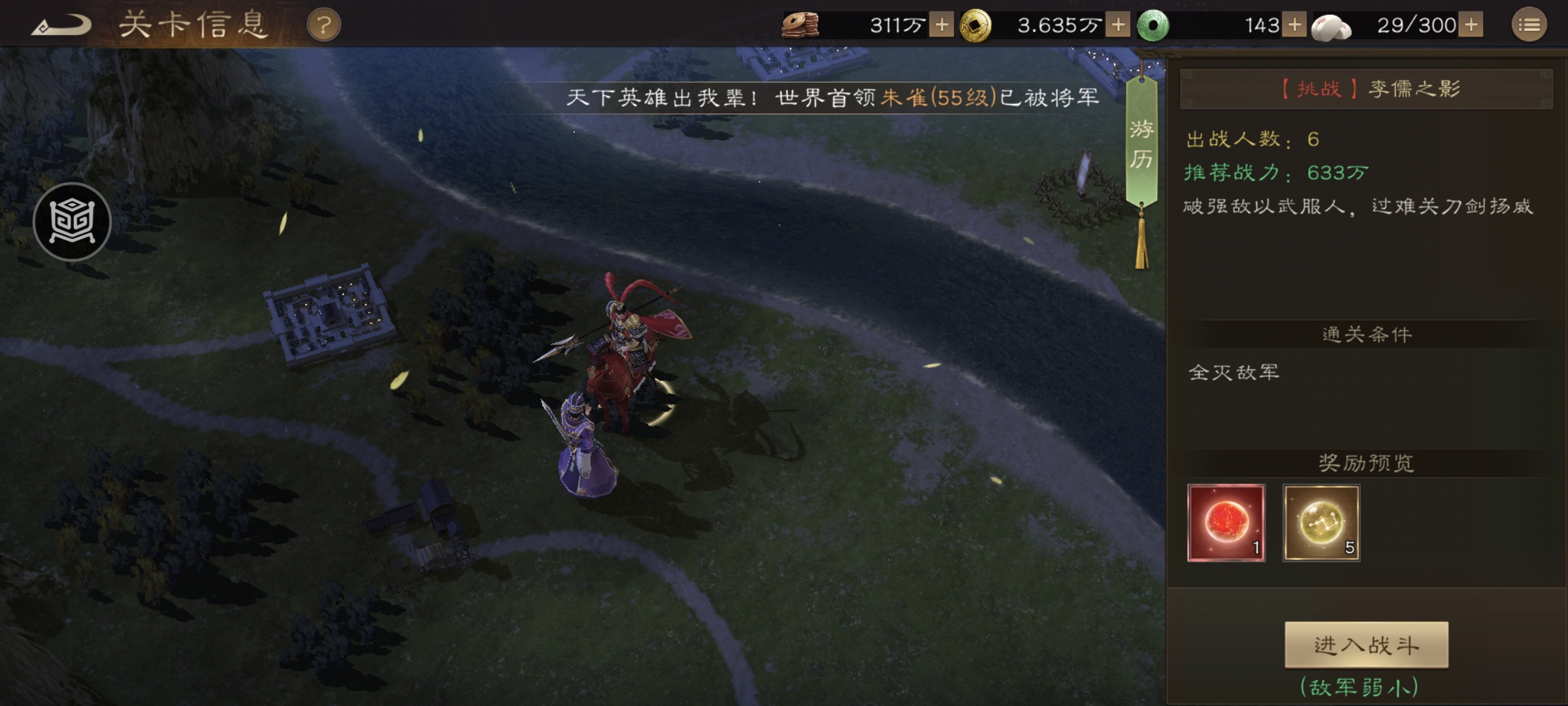Image resolution: width=1568 pixels, height=706 pixels.
Task: Click the 推荐战力 633万 power text
Action: point(1274,173)
